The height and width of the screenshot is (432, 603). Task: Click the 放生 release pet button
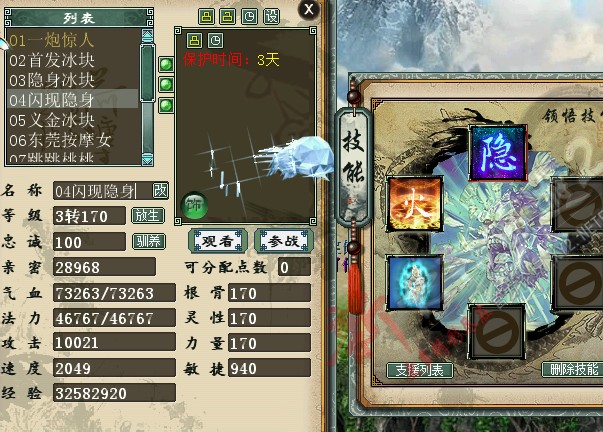tap(147, 215)
